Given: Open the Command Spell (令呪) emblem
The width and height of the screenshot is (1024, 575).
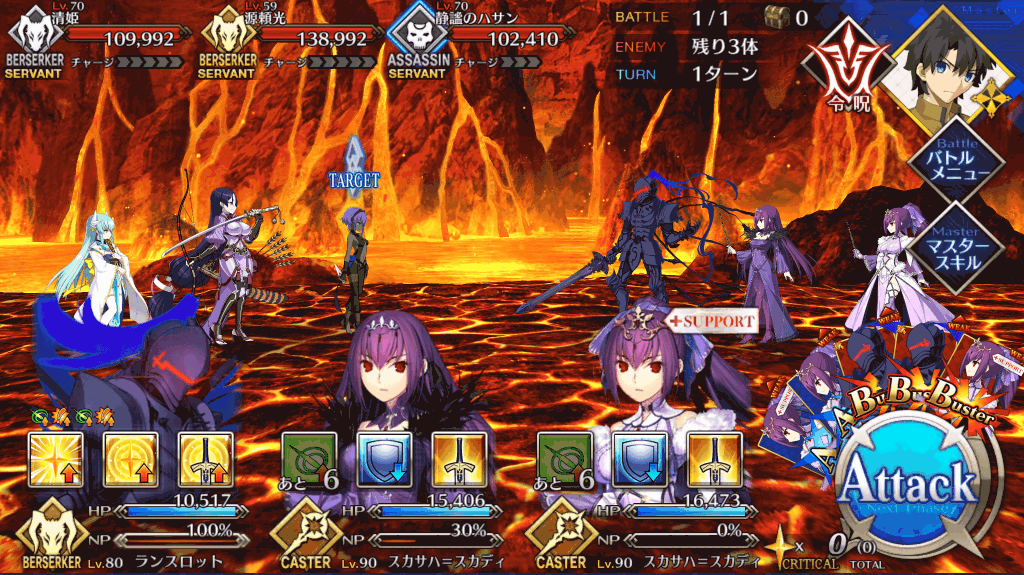Looking at the screenshot, I should coord(848,63).
